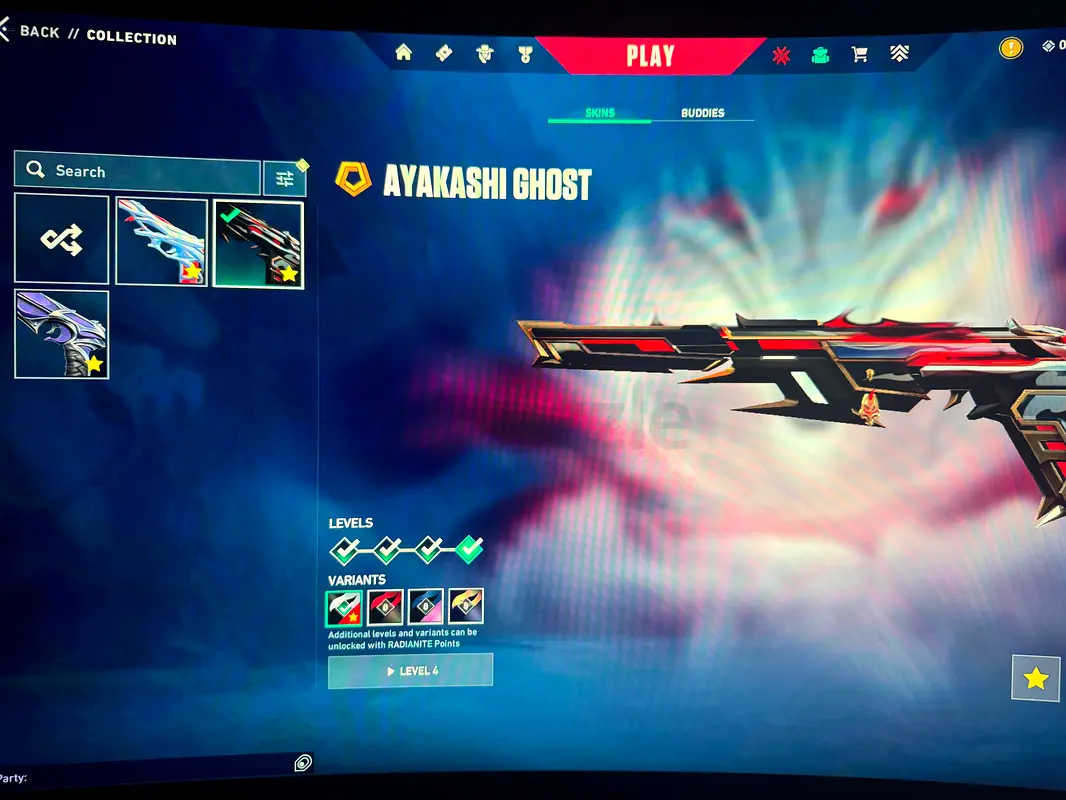1066x800 pixels.
Task: Open the triple chevron rank icon
Action: pyautogui.click(x=898, y=55)
